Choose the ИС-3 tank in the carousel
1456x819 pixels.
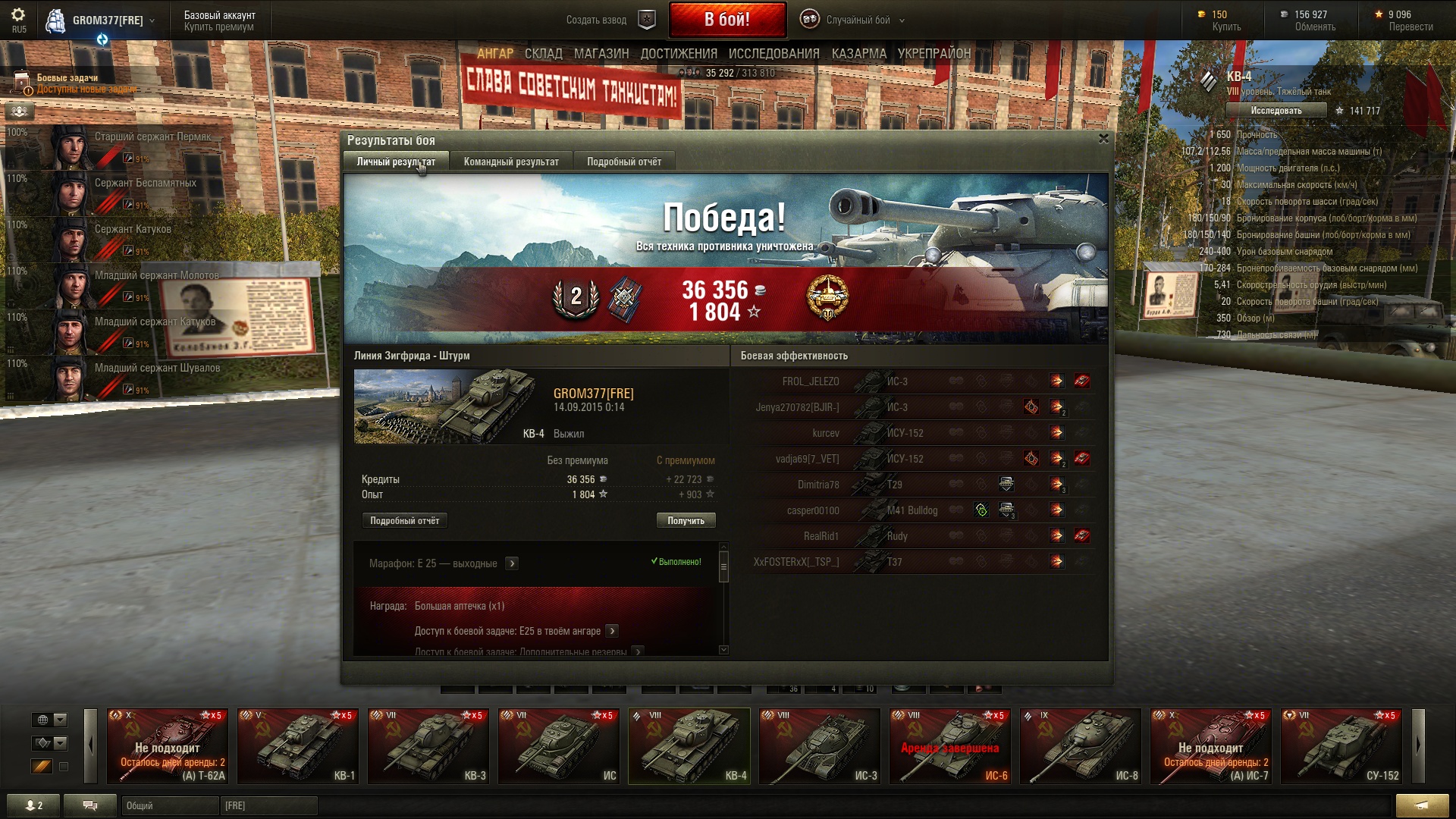820,746
